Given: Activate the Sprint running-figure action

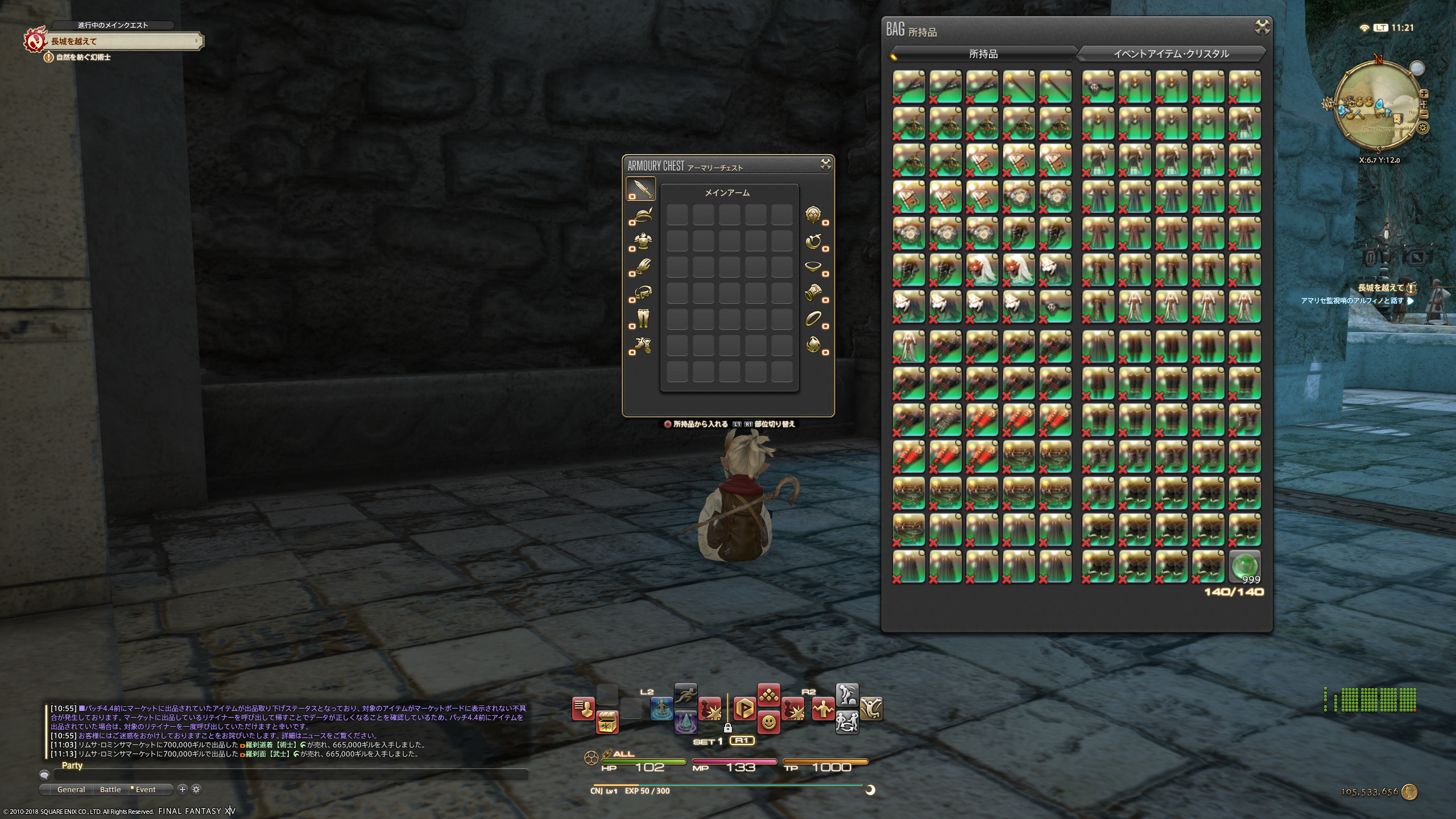Looking at the screenshot, I should pos(685,695).
